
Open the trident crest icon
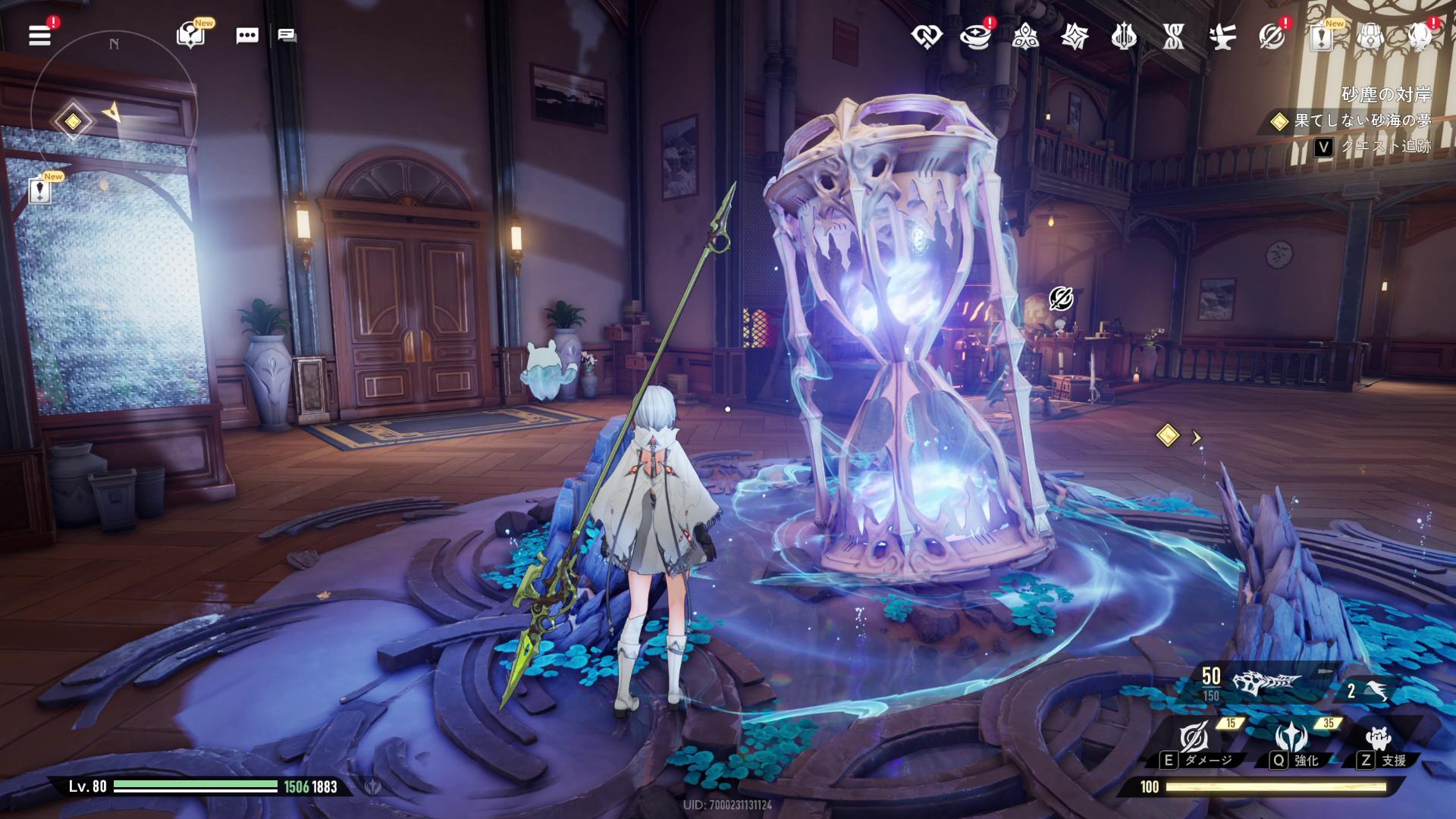click(1124, 36)
